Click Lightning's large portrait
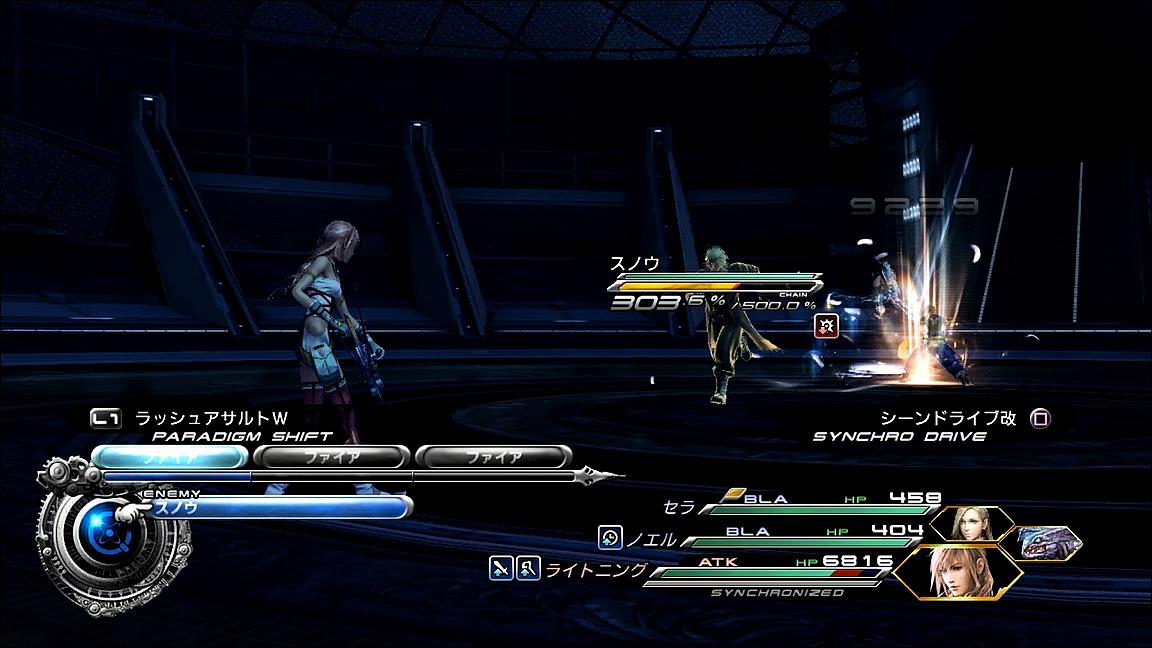This screenshot has width=1152, height=648. point(956,571)
